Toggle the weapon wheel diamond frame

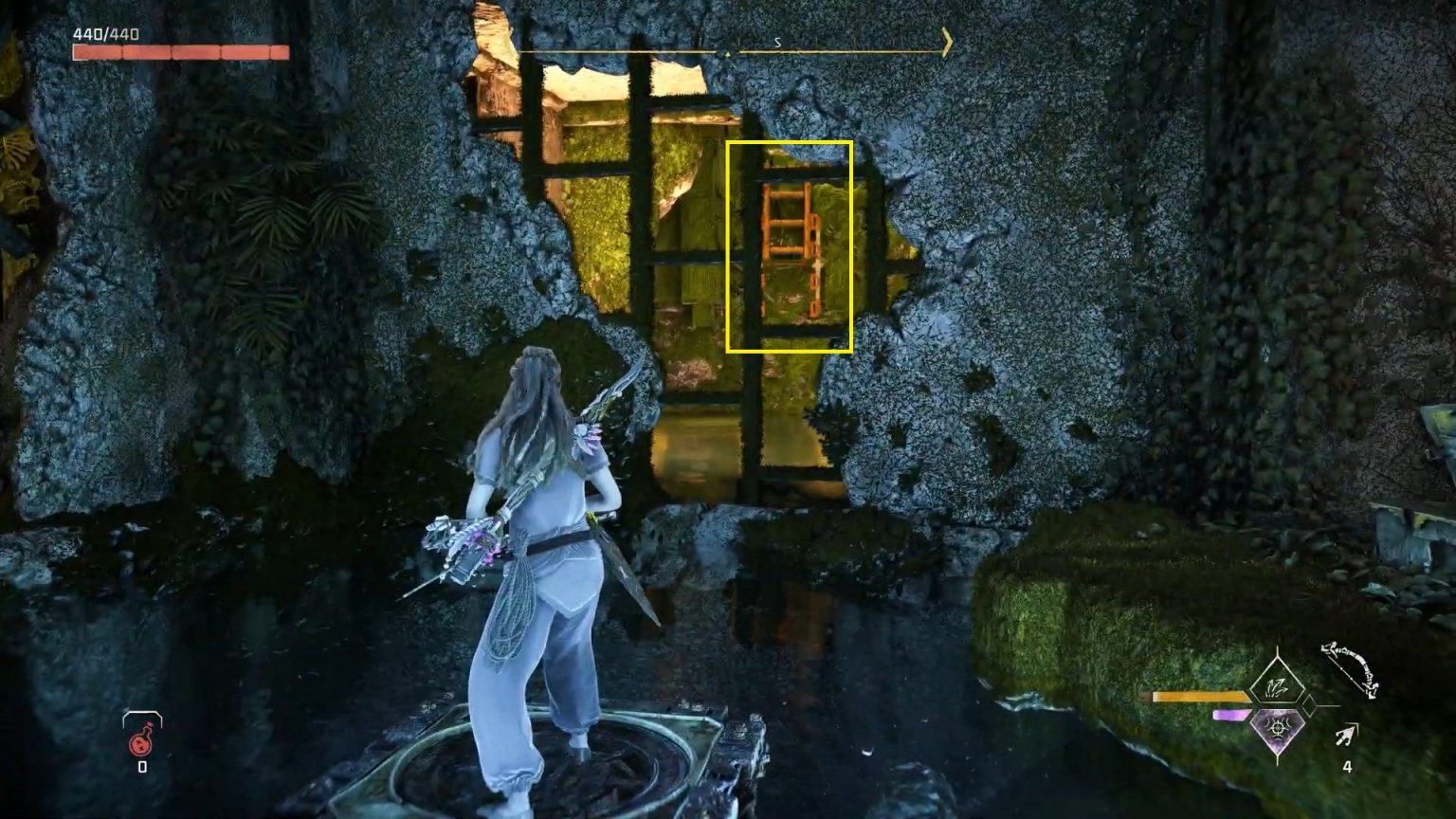click(x=1277, y=708)
